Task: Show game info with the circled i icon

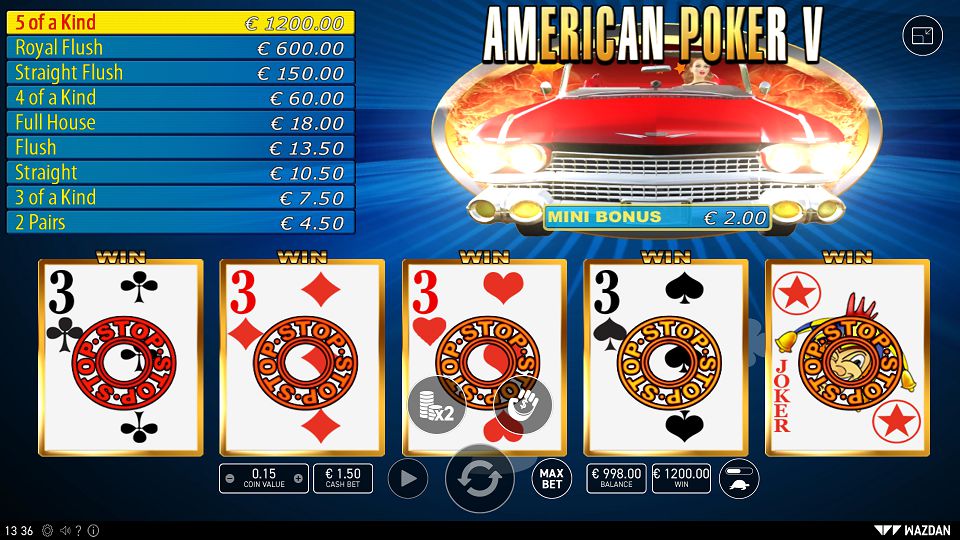Action: [93, 530]
